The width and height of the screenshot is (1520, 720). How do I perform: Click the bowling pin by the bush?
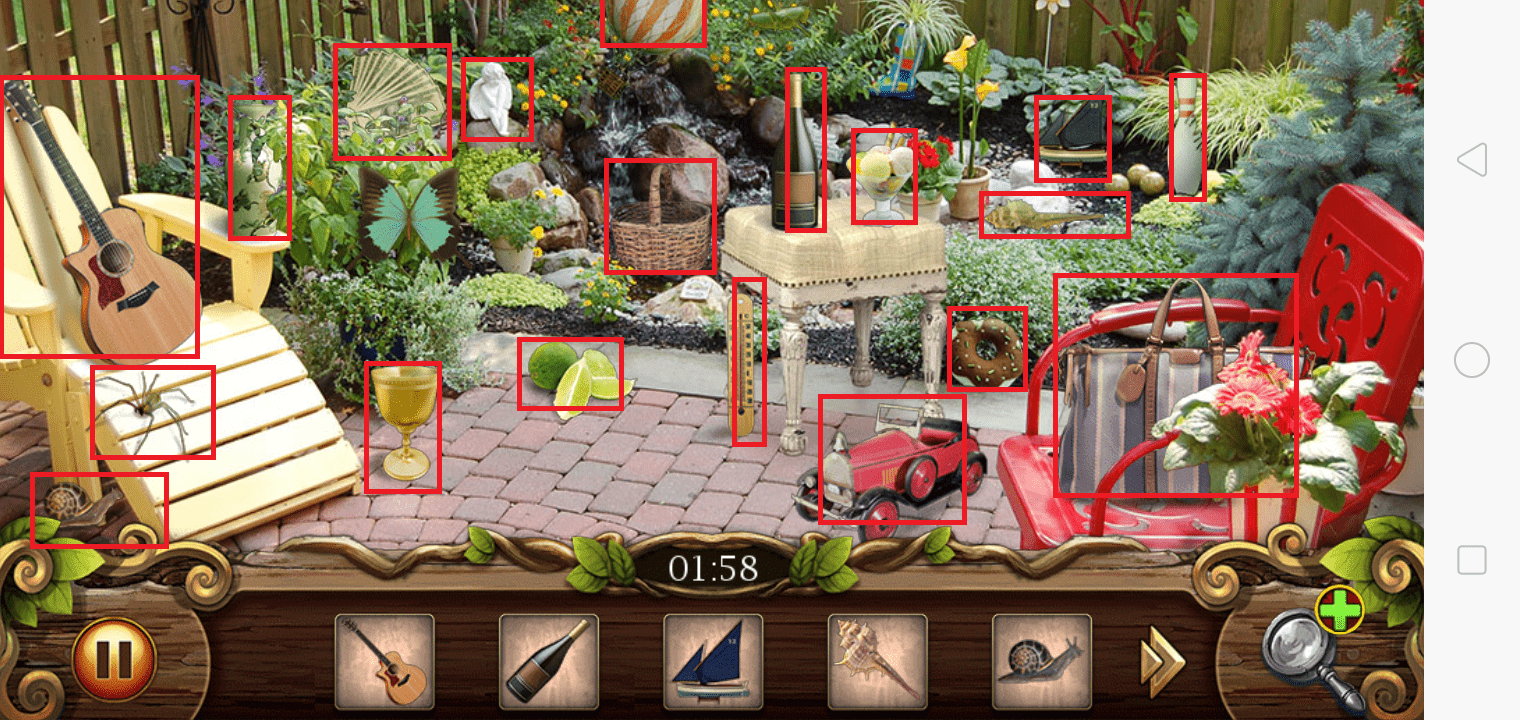pyautogui.click(x=1186, y=135)
